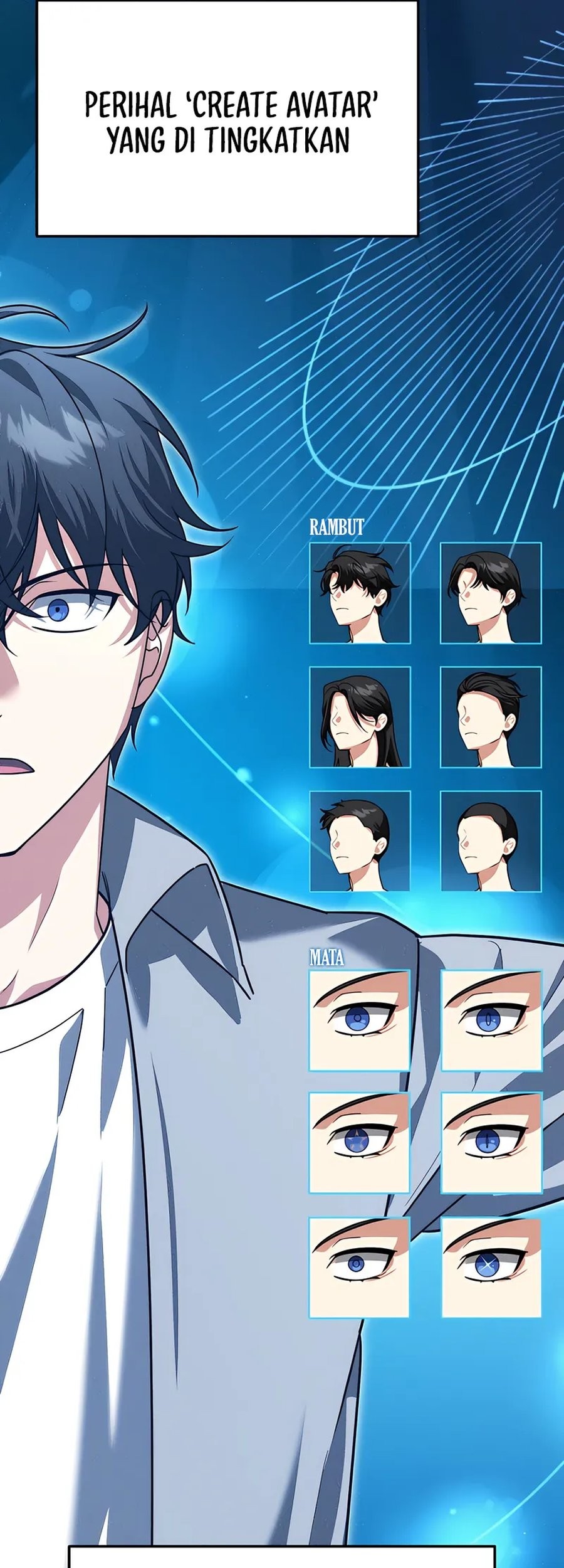Screen dimensions: 564x1568
Task: Select the messy tousled hairstyle tile
Action: [x=360, y=593]
